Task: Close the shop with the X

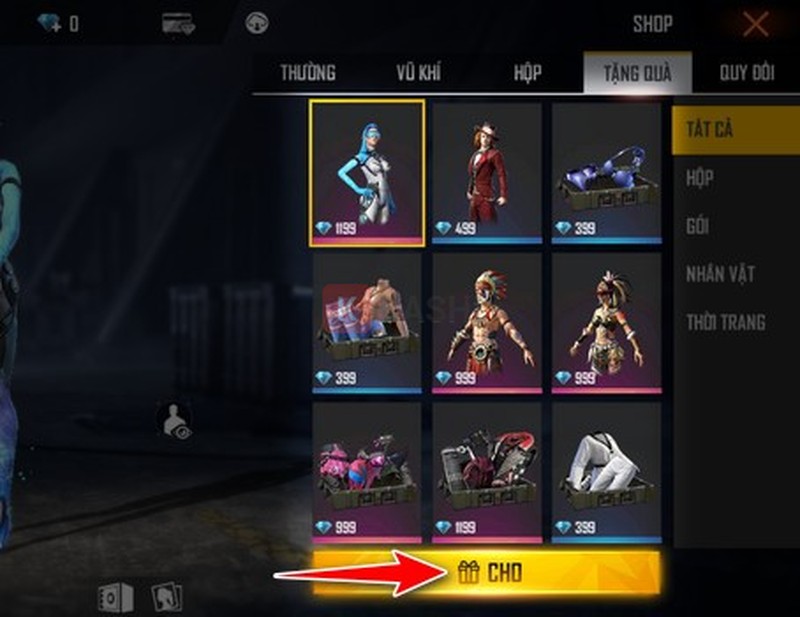Action: 756,24
